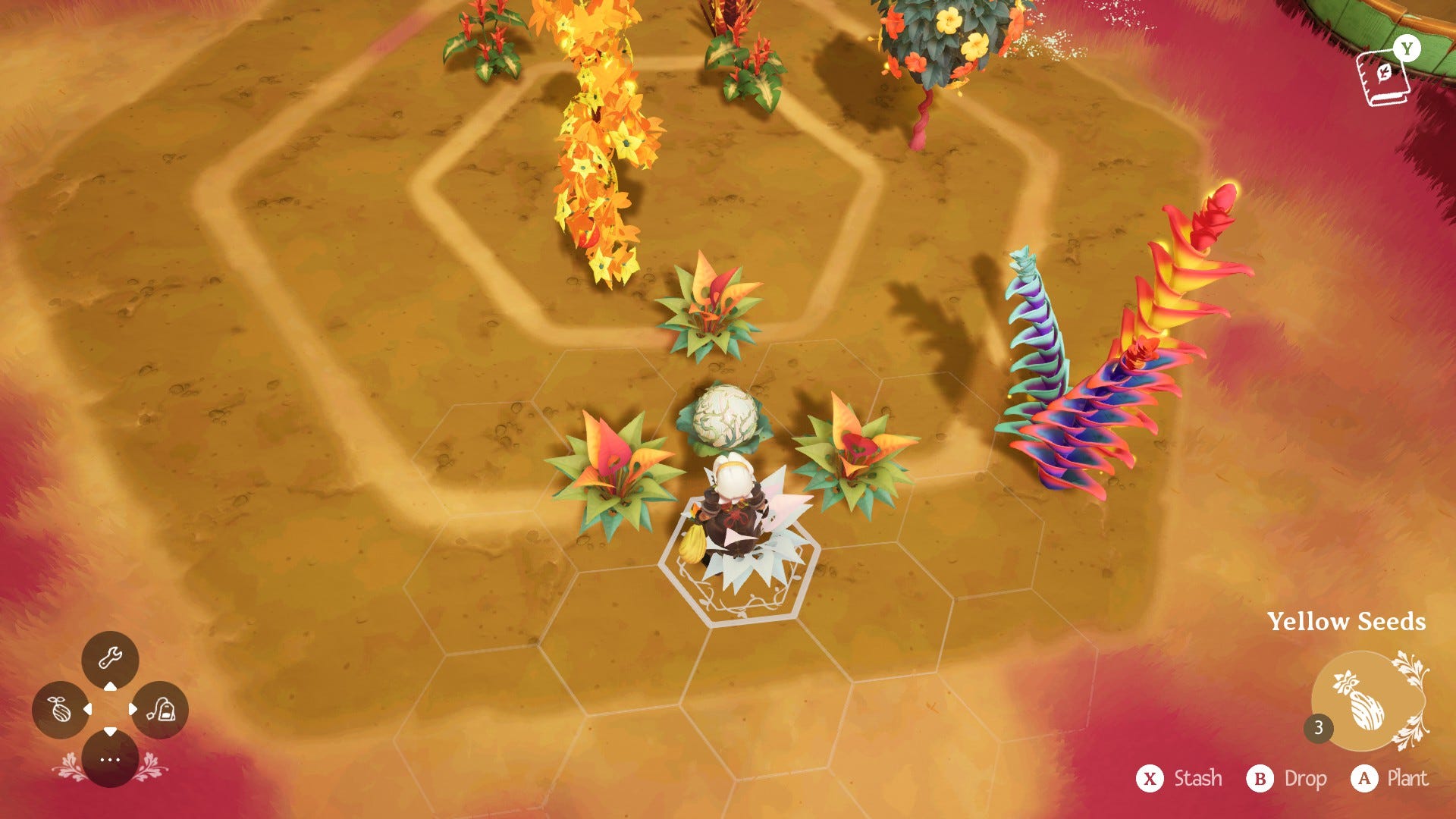Select the vacuum tool icon
This screenshot has width=1456, height=819.
pos(161,710)
